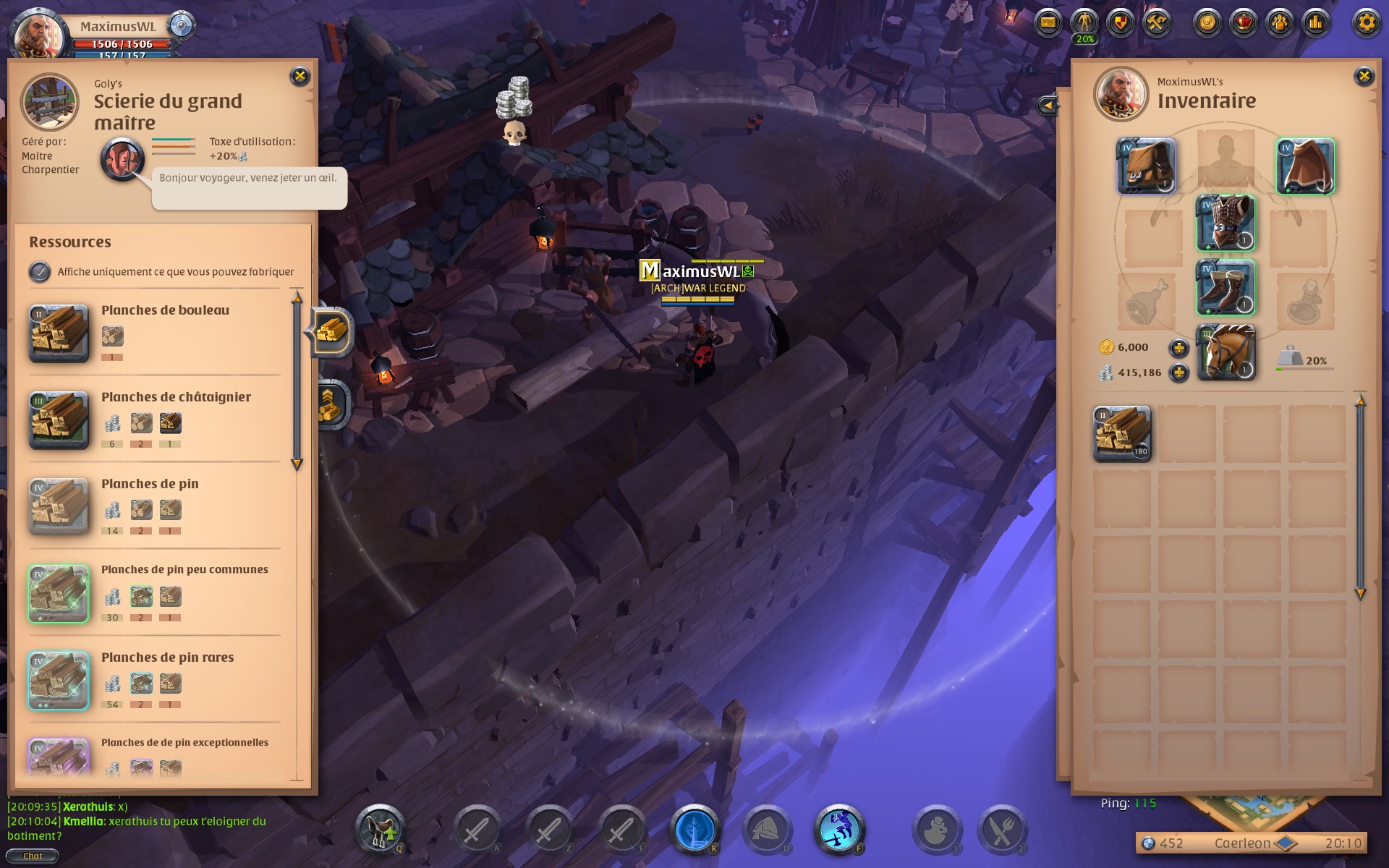Select the 'Planches de pin rares' recipe
The height and width of the screenshot is (868, 1389).
[58, 680]
